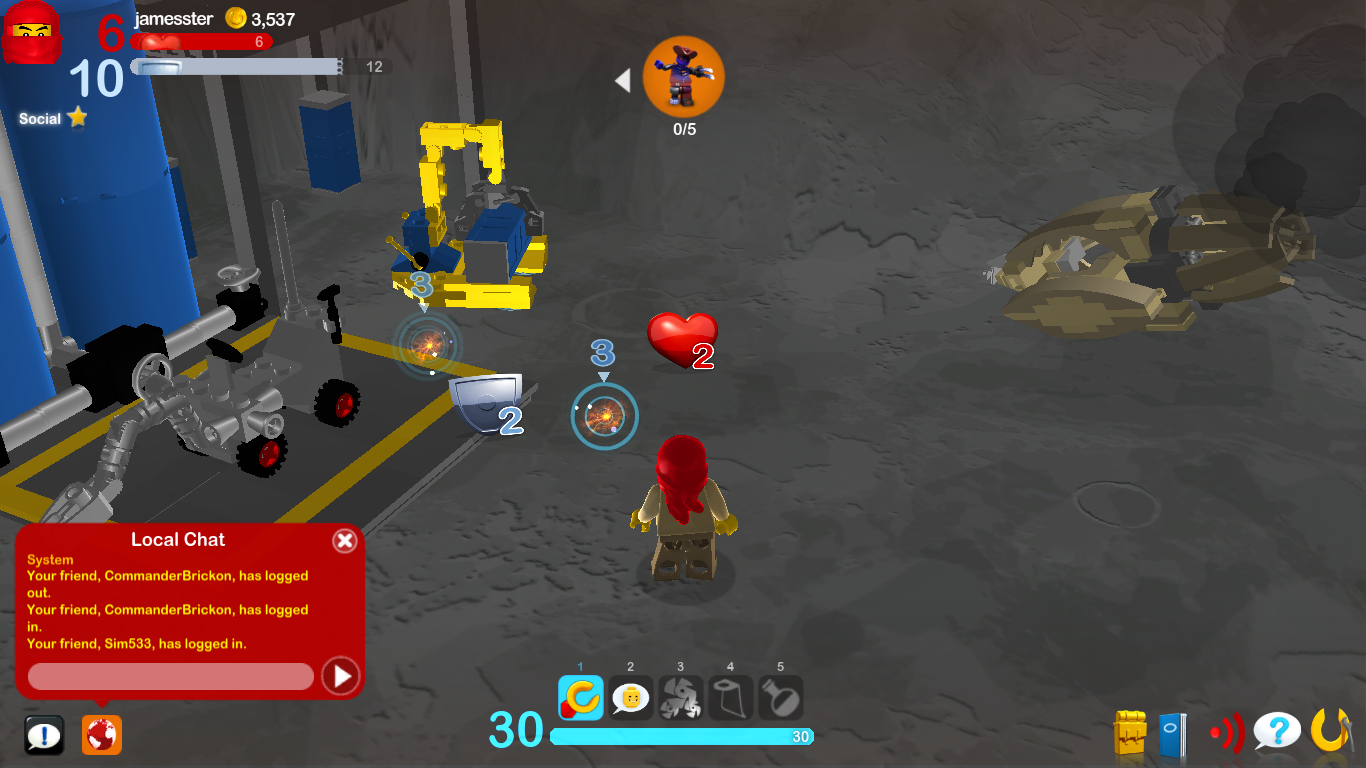Viewport: 1366px width, 768px height.
Task: Select the enemy objective tracker showing 0/5
Action: (x=684, y=77)
